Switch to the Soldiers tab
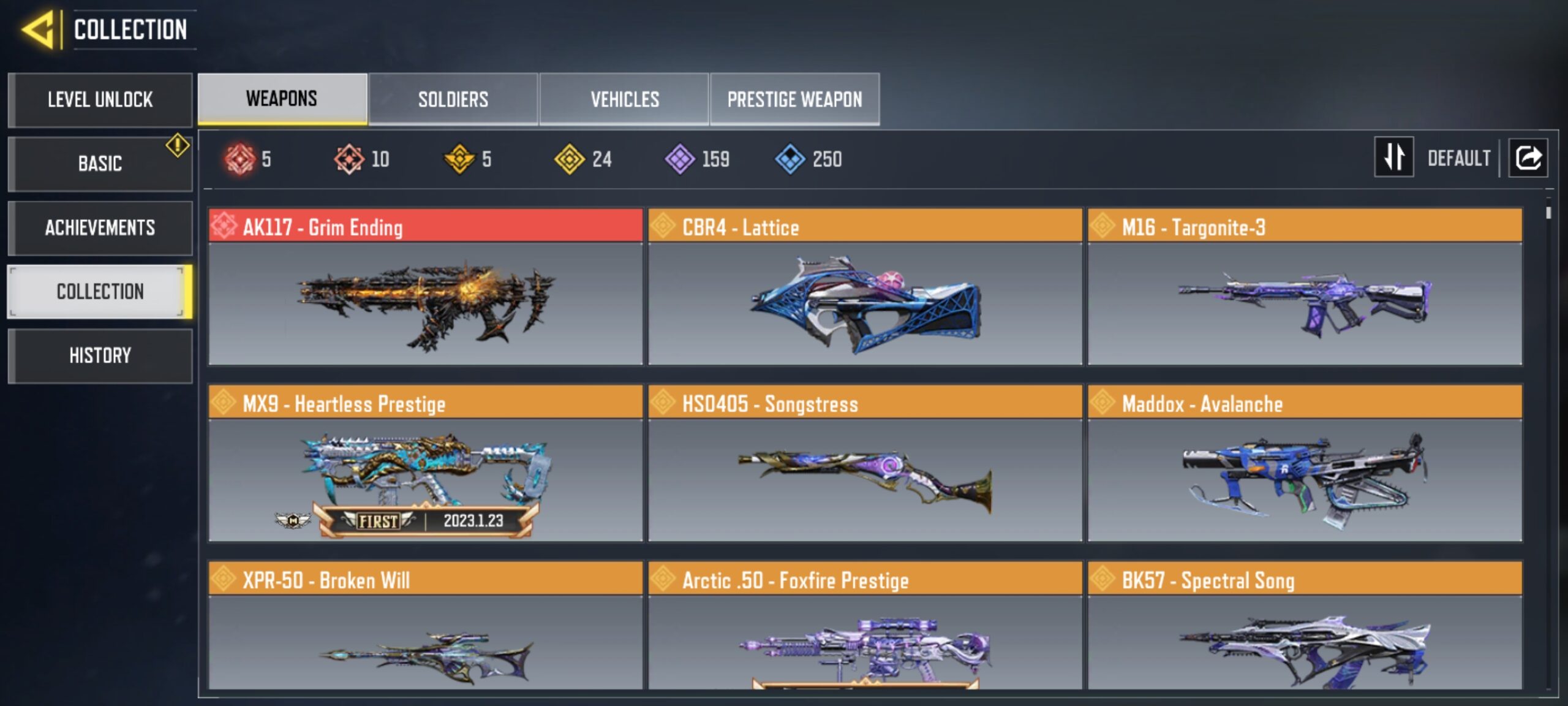This screenshot has height=706, width=1568. coord(453,99)
